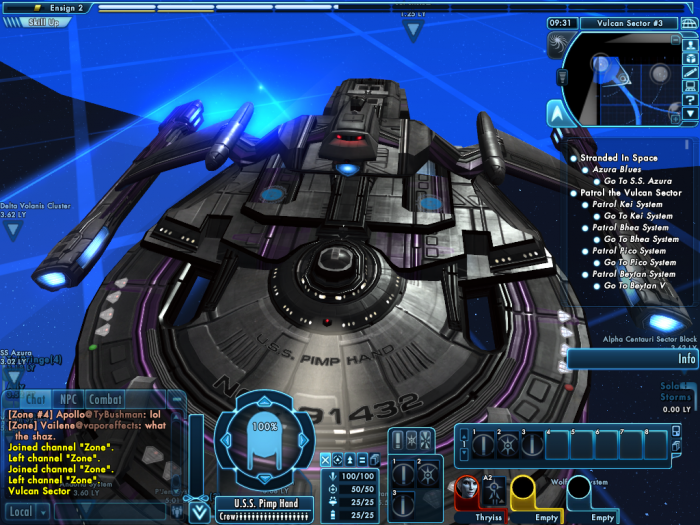Viewport: 700px width, 525px height.
Task: Click the Skill Up button
Action: (38, 21)
